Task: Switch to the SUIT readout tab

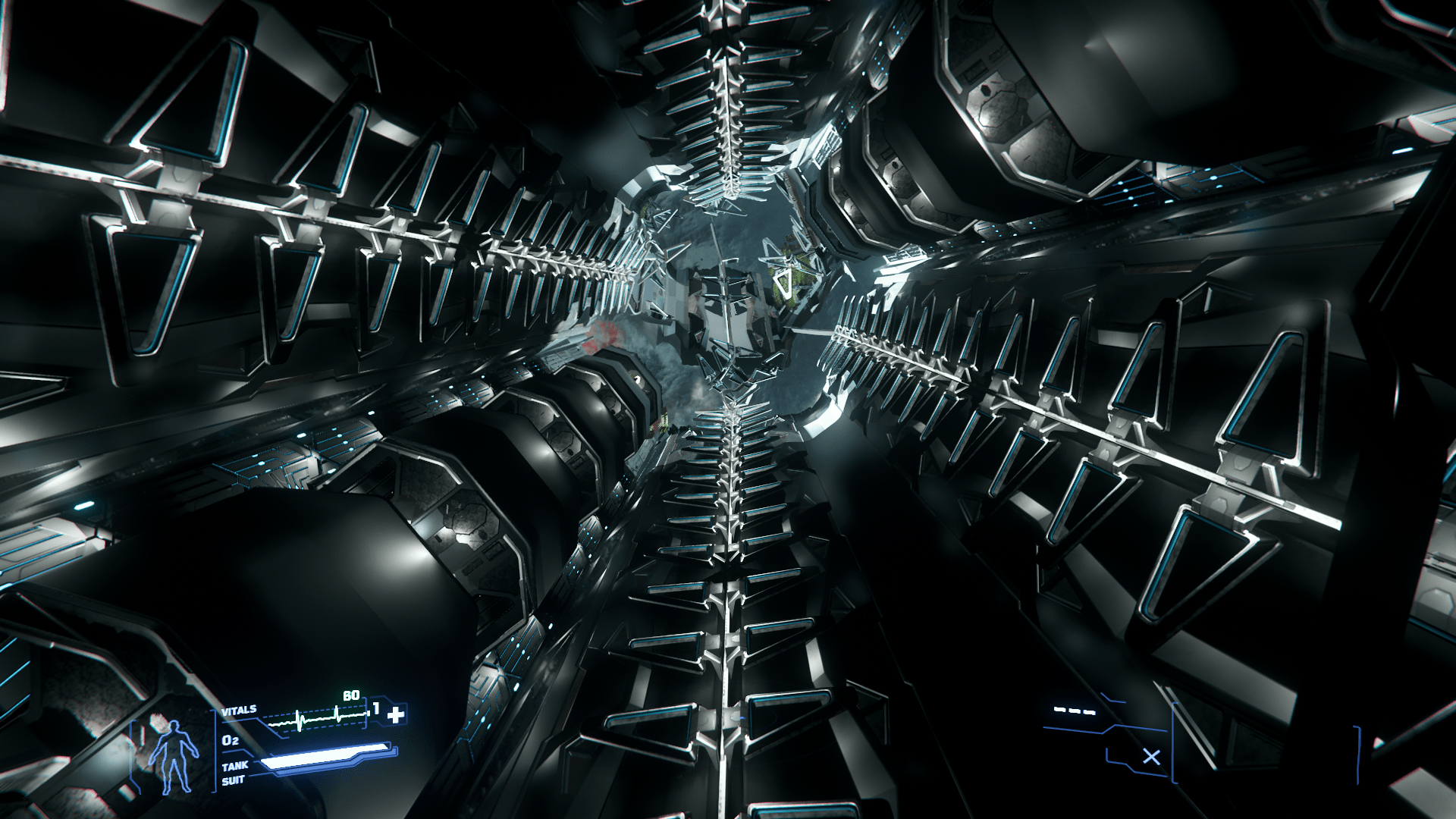Action: 234,779
